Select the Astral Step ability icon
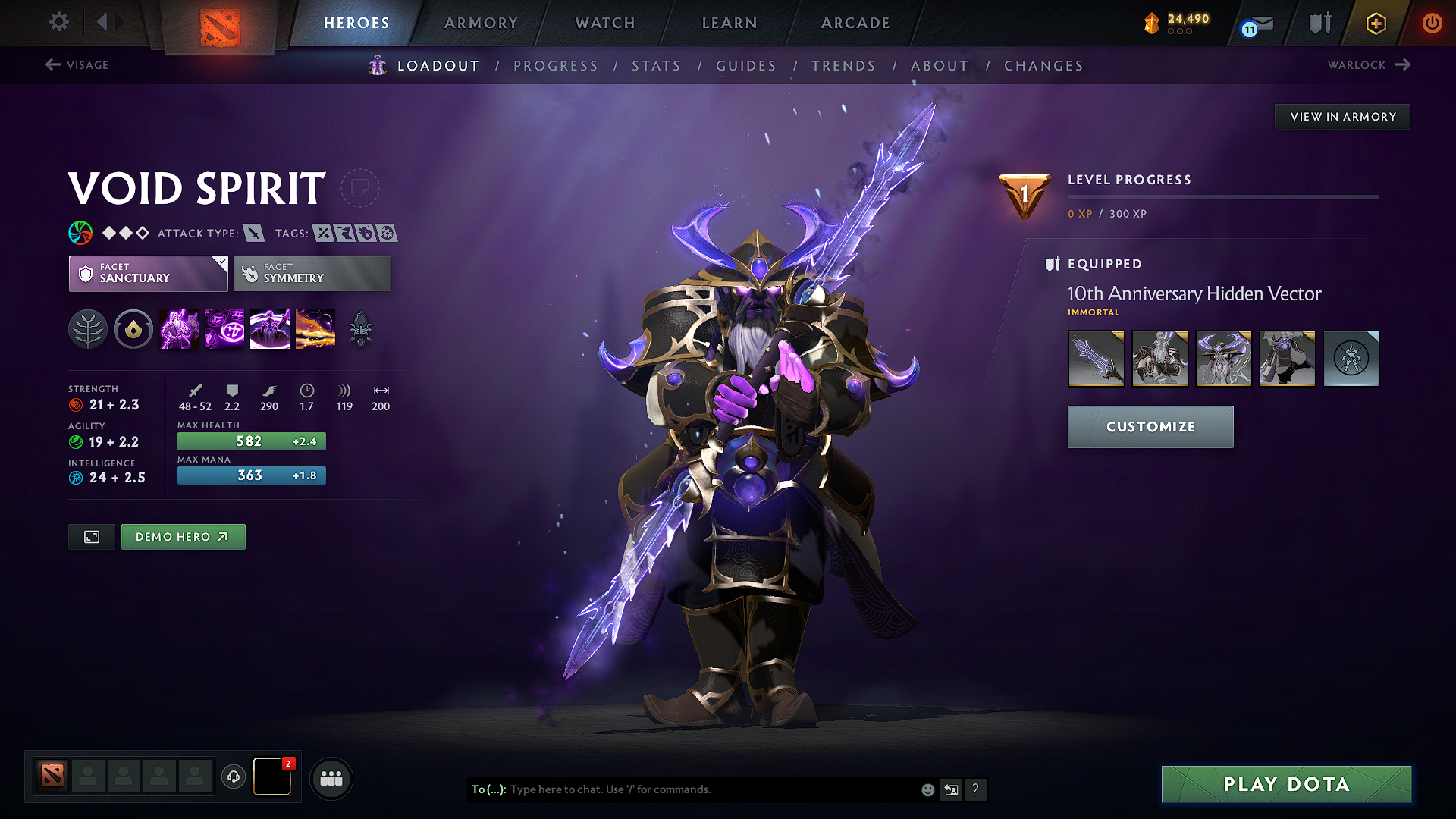The width and height of the screenshot is (1456, 819). [x=315, y=328]
